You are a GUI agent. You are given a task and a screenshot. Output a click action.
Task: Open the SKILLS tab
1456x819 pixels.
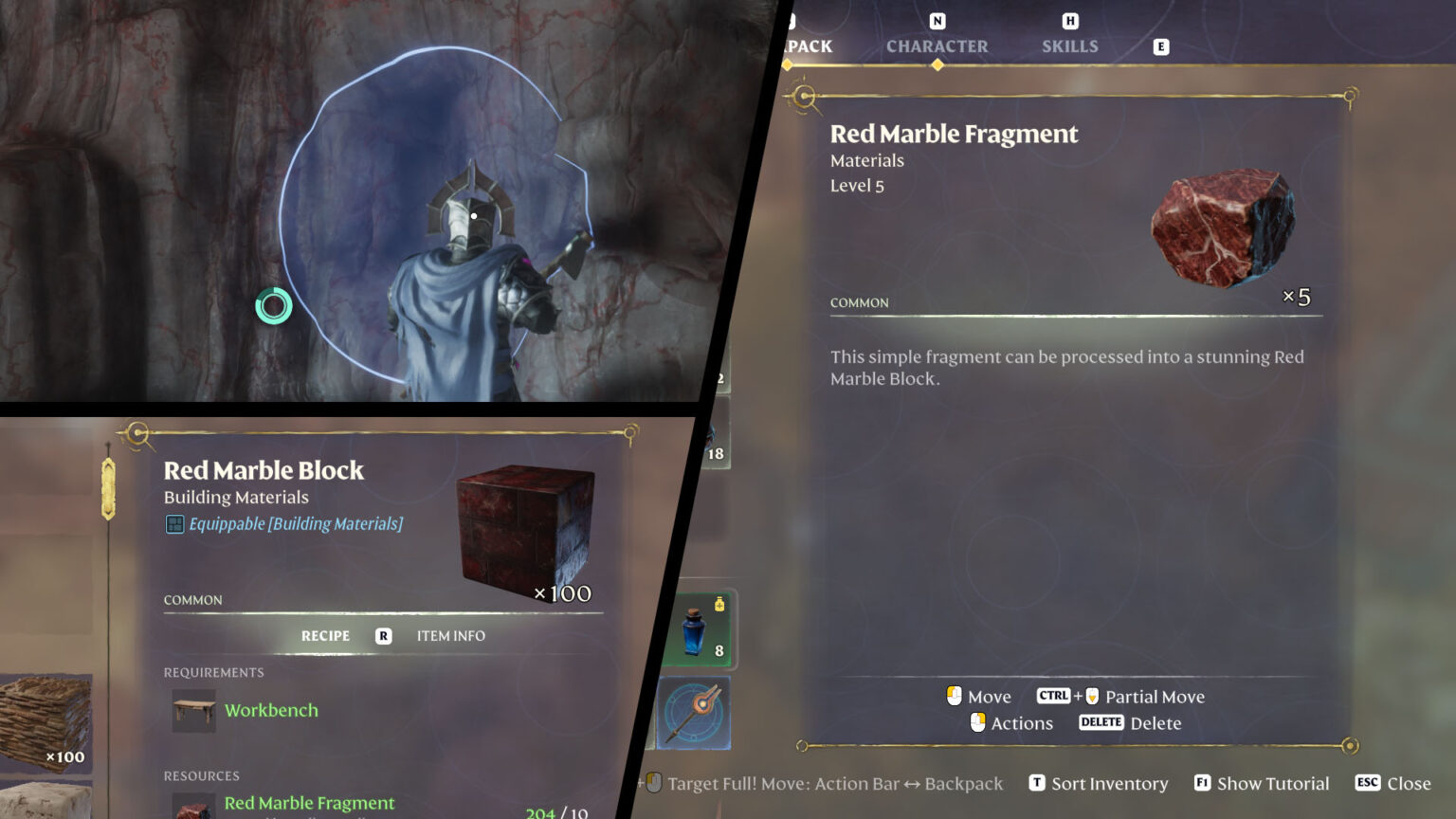click(1069, 45)
